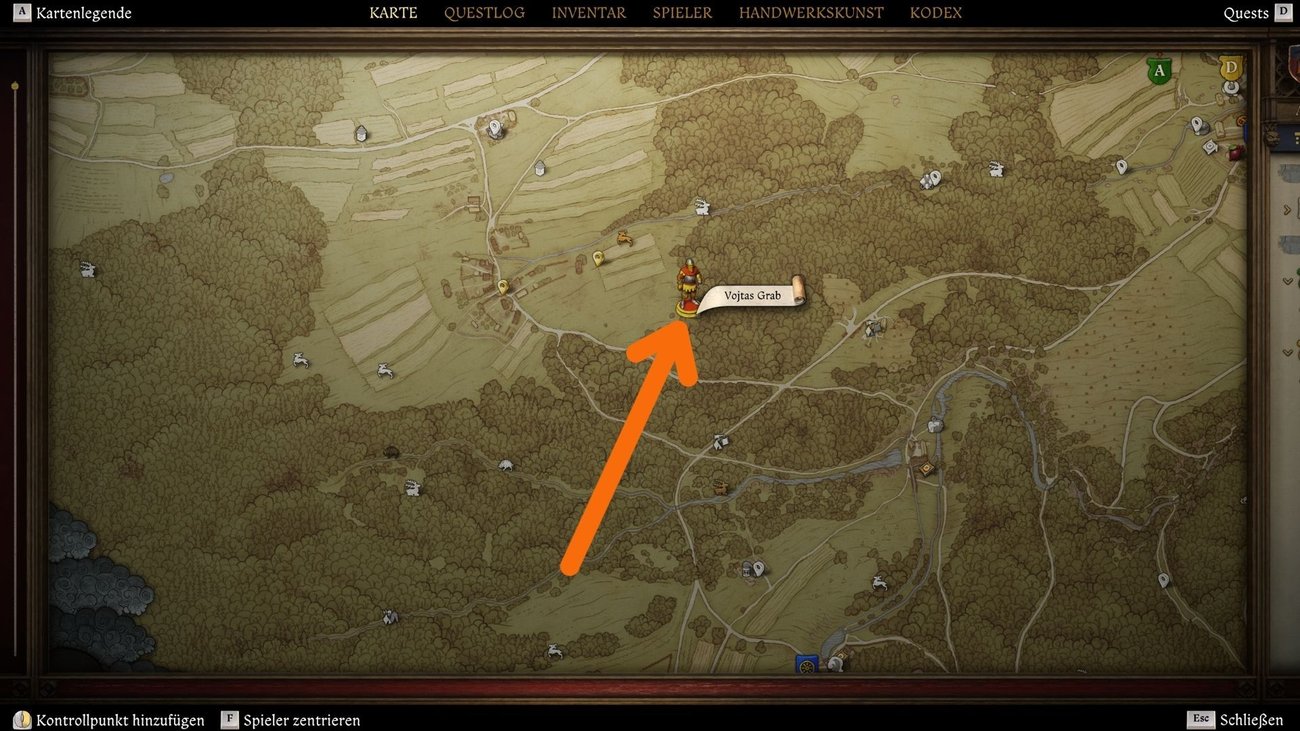Open the Spieler tab

click(682, 13)
